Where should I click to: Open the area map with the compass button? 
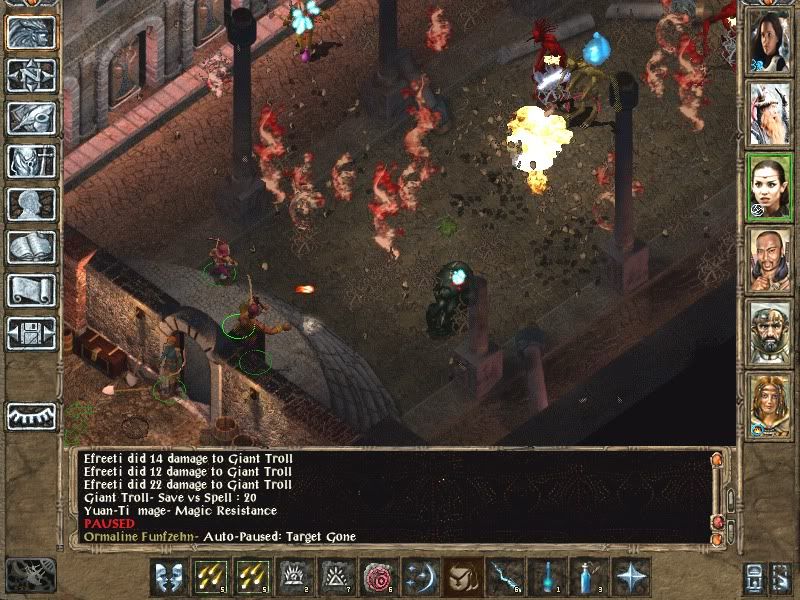pos(32,75)
